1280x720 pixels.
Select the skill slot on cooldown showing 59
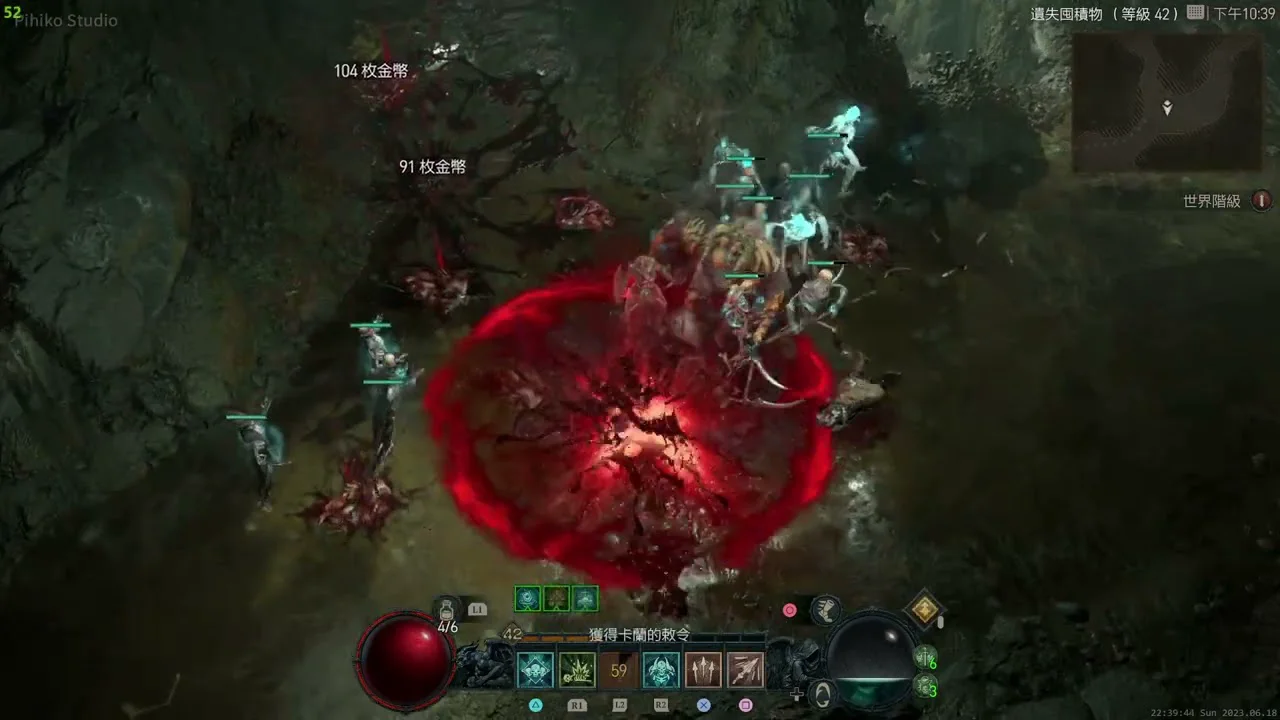pos(619,670)
